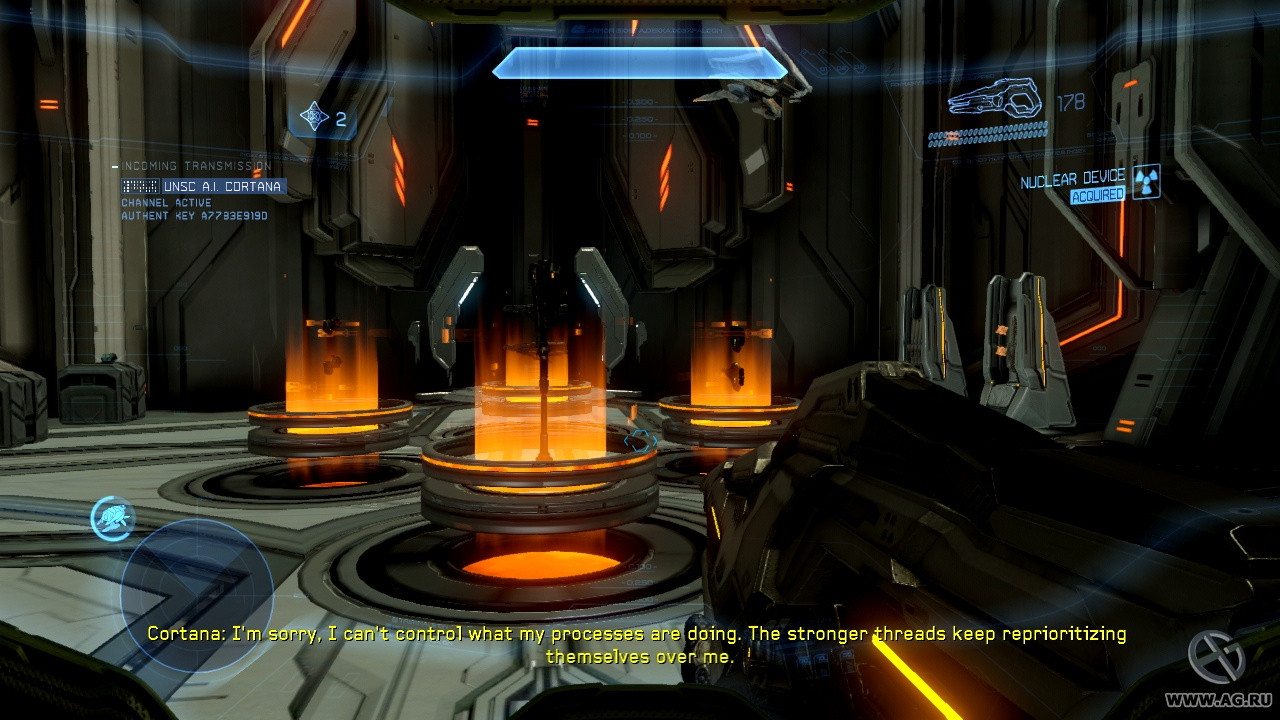The image size is (1280, 720).
Task: Click the blip inside the motion tracker
Action: pos(113,517)
